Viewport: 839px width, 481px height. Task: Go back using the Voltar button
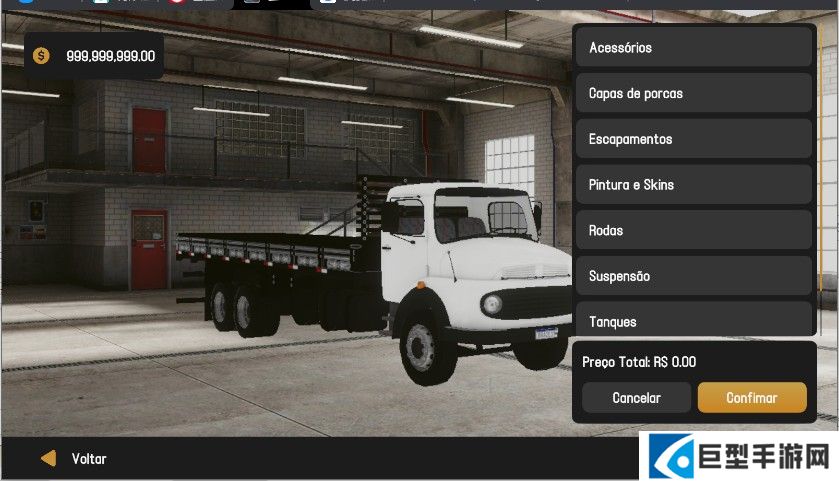74,459
